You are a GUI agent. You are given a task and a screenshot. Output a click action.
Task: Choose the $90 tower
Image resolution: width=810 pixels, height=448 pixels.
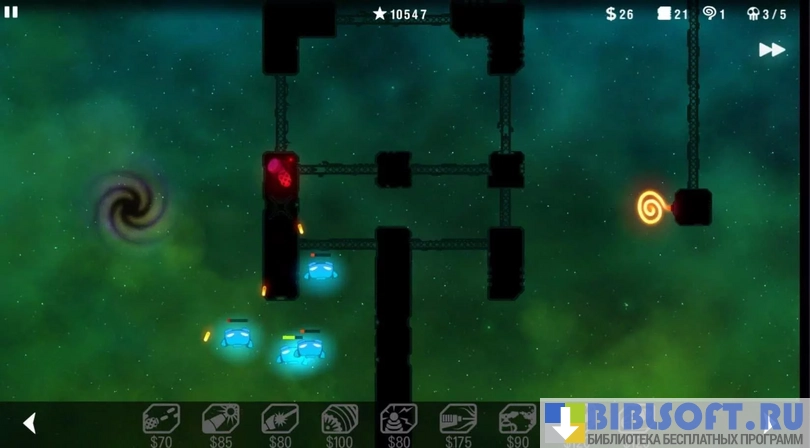coord(517,420)
